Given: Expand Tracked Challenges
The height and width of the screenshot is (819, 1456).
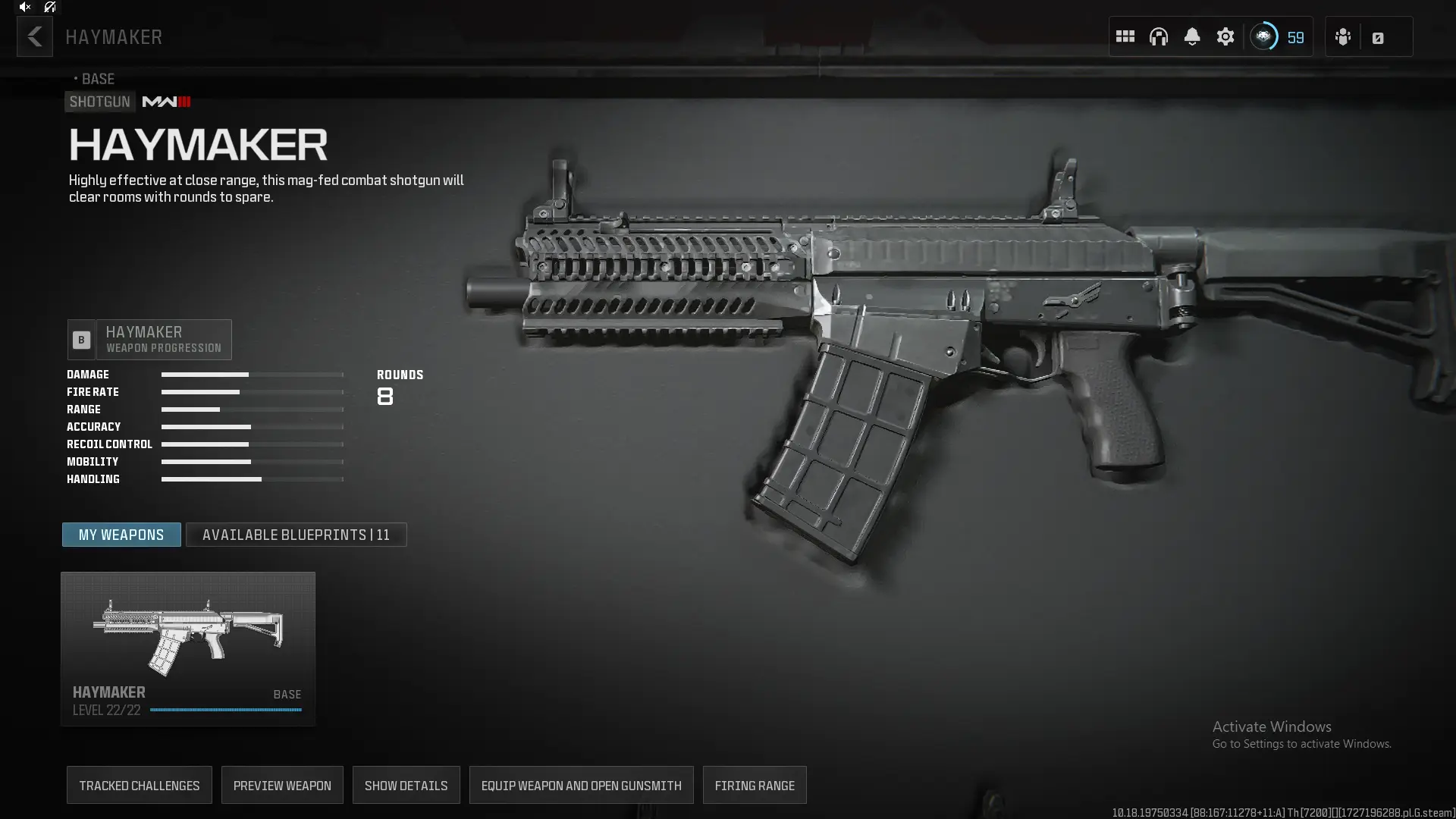Looking at the screenshot, I should 139,785.
